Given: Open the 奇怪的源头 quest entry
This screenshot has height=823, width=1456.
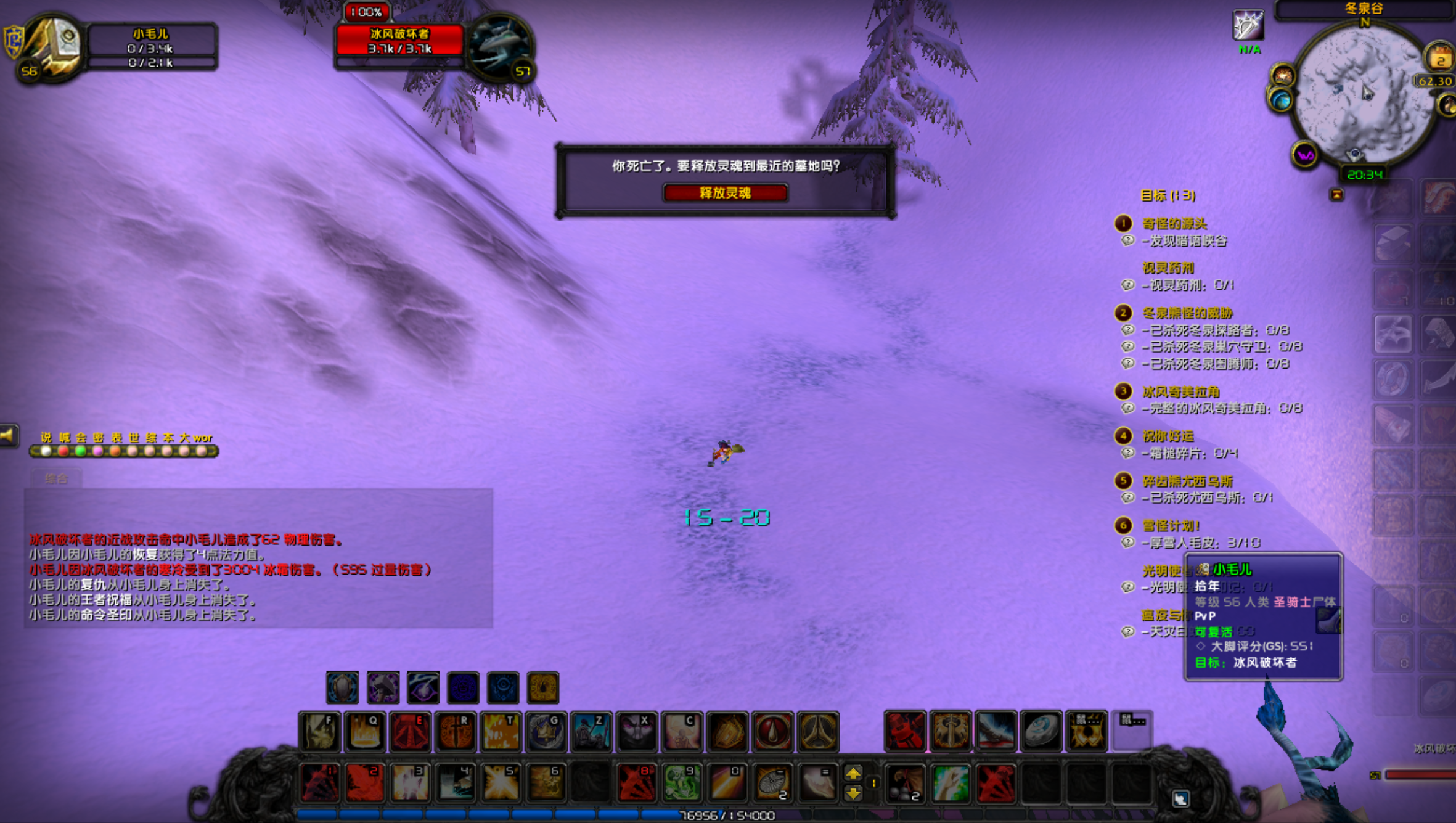Looking at the screenshot, I should click(x=1174, y=223).
